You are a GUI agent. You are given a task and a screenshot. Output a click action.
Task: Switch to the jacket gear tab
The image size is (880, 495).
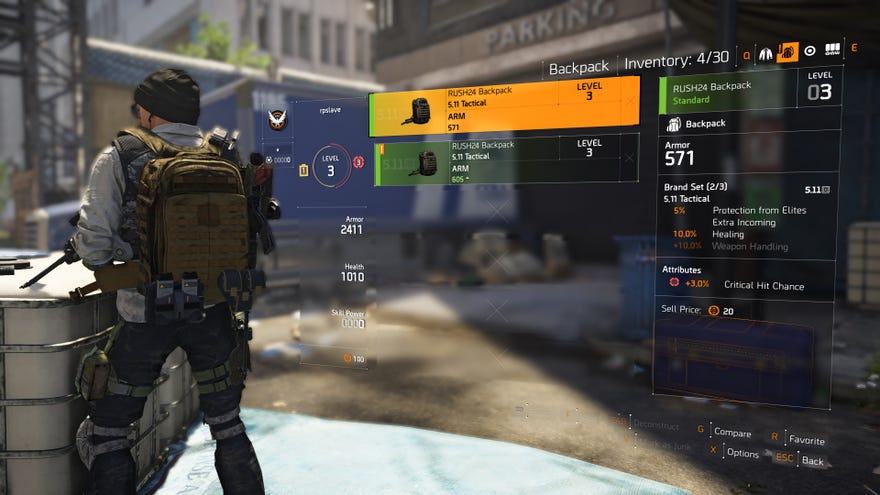tap(765, 52)
